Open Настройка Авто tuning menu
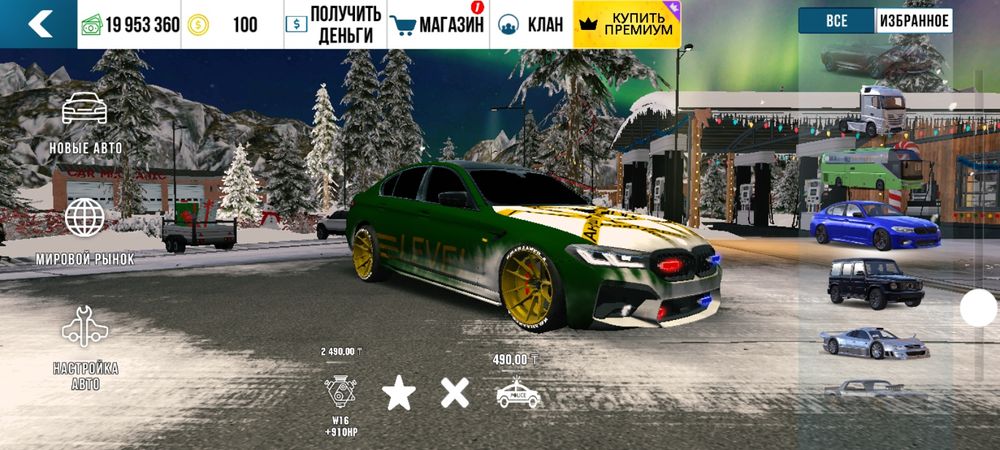This screenshot has width=1000, height=450. [85, 345]
